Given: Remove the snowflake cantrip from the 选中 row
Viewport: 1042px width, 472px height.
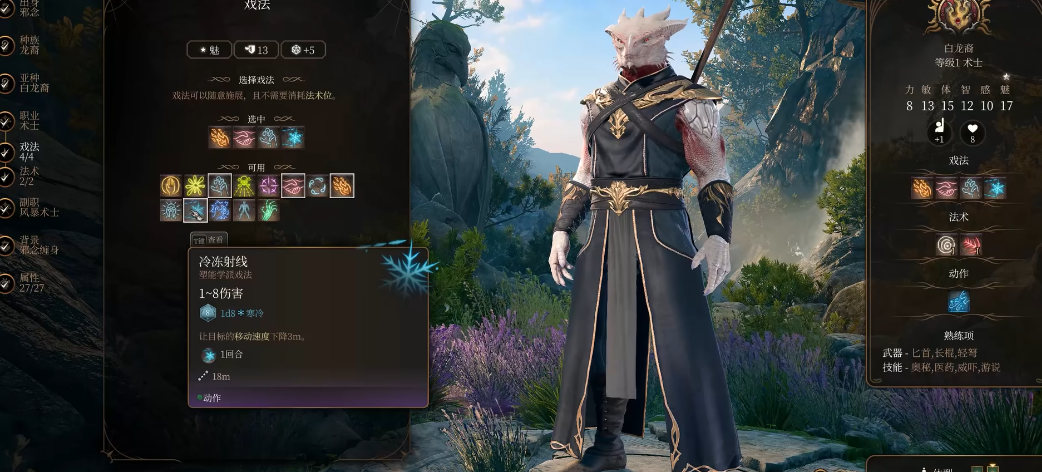Looking at the screenshot, I should click(x=294, y=138).
